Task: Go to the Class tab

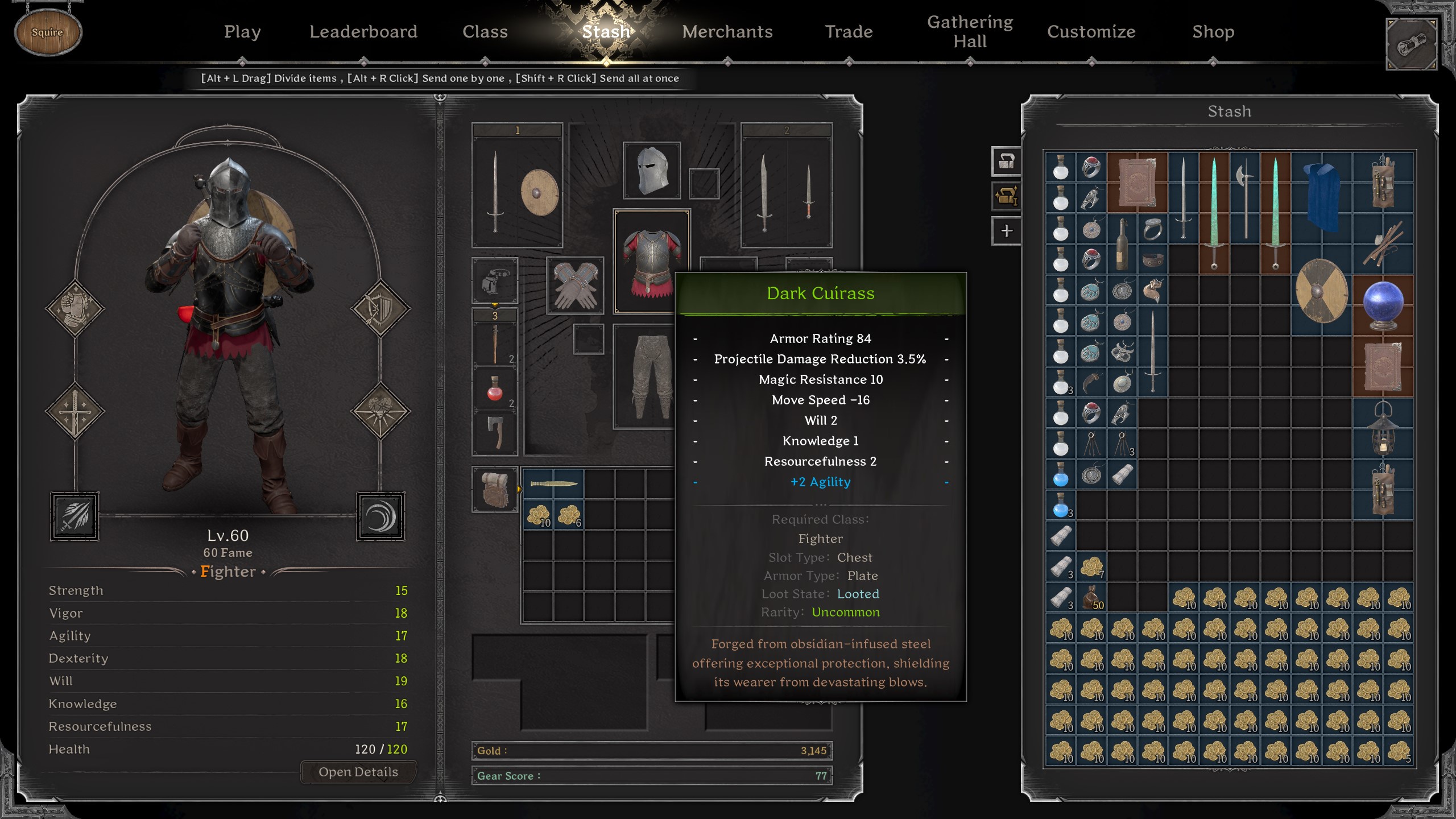Action: pos(485,32)
